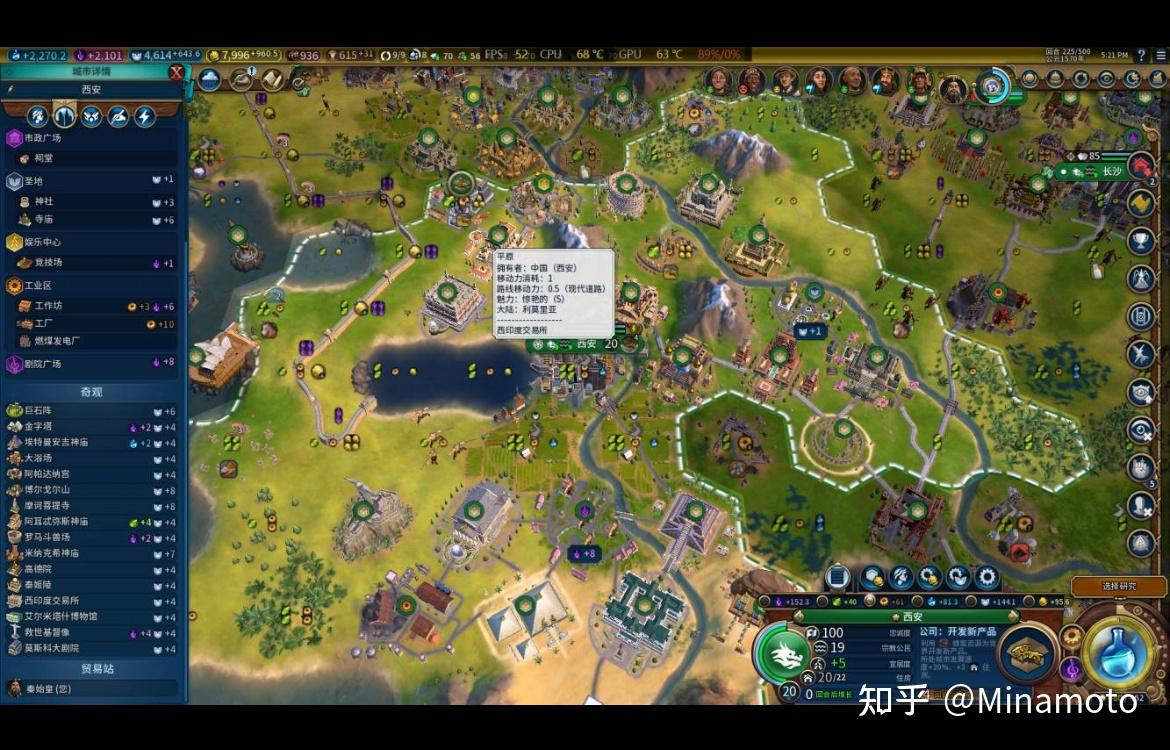Click the 长沙 city banner
The image size is (1170, 750).
(x=1111, y=171)
